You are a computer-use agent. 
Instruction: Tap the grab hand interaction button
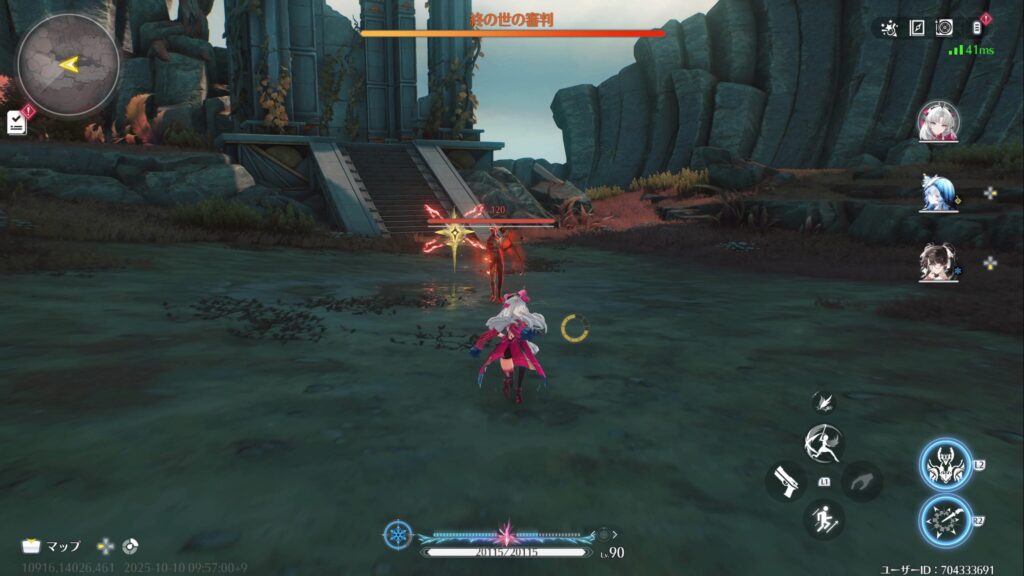862,481
